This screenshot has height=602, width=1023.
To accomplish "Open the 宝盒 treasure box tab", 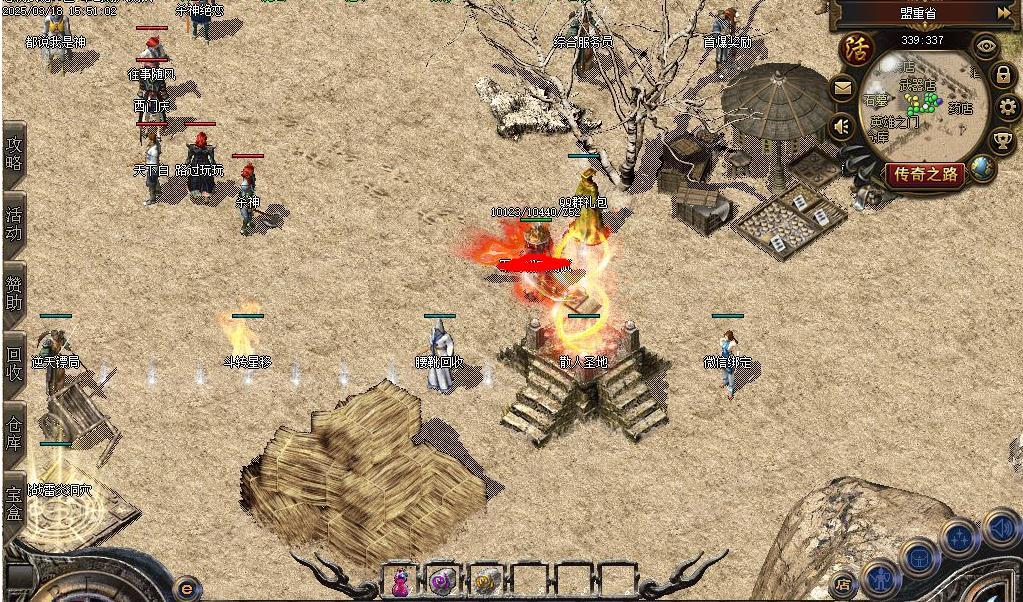I will coord(14,503).
